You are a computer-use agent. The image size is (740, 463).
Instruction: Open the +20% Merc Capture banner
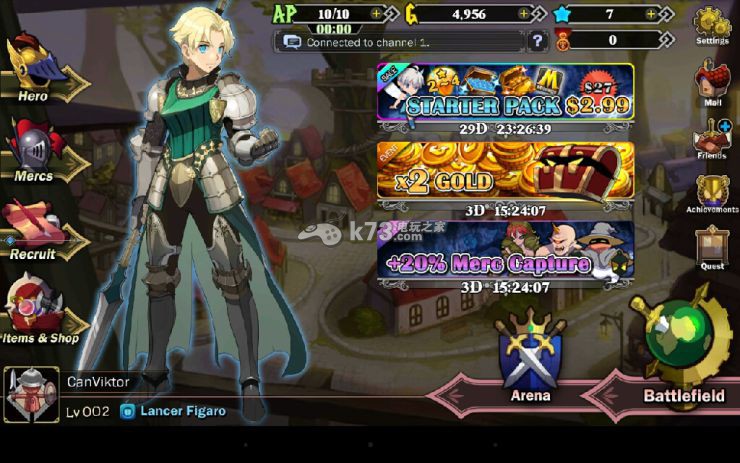click(x=505, y=250)
